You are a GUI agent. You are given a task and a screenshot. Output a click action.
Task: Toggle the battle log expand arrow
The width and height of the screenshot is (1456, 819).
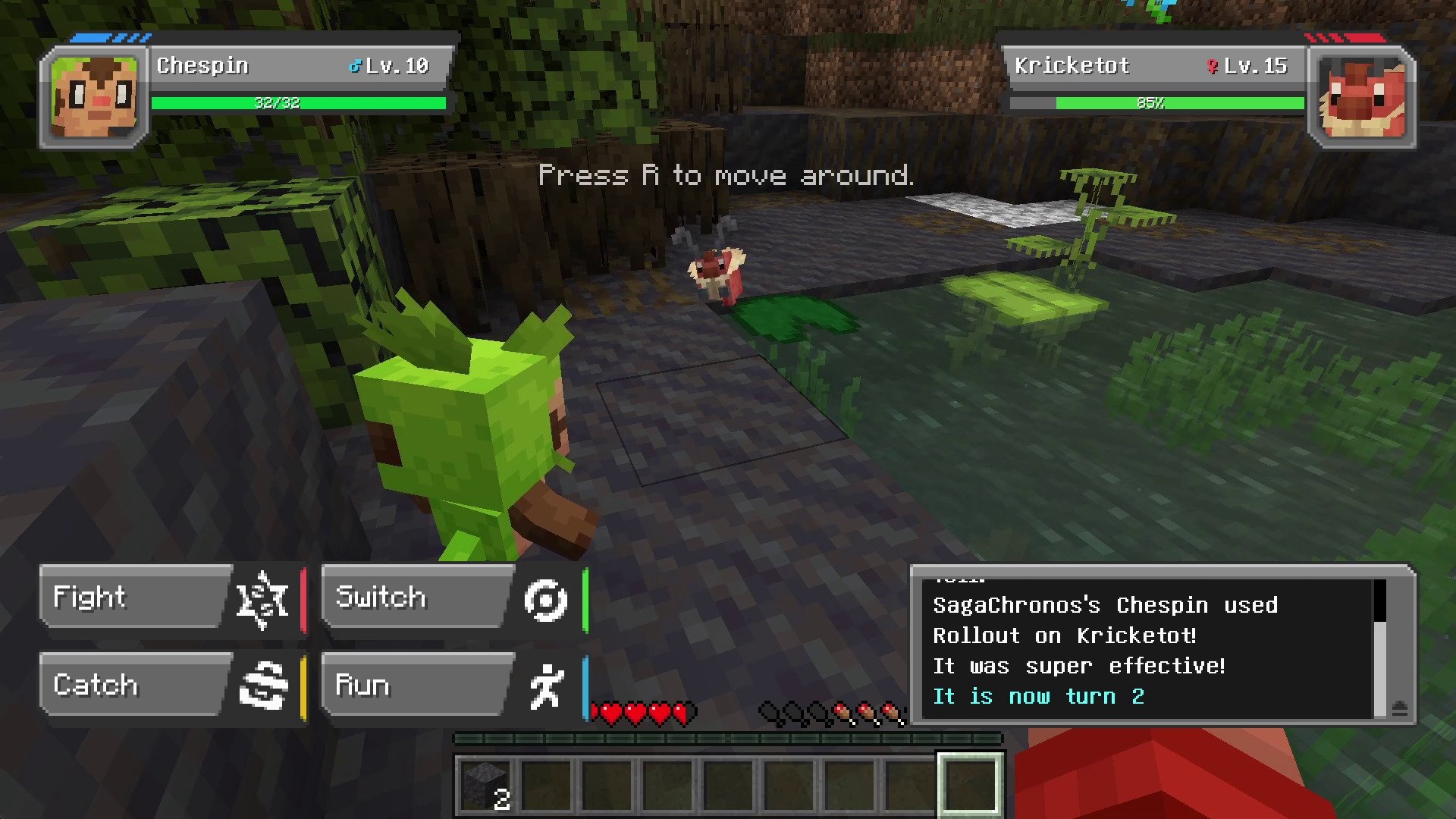tap(1400, 708)
